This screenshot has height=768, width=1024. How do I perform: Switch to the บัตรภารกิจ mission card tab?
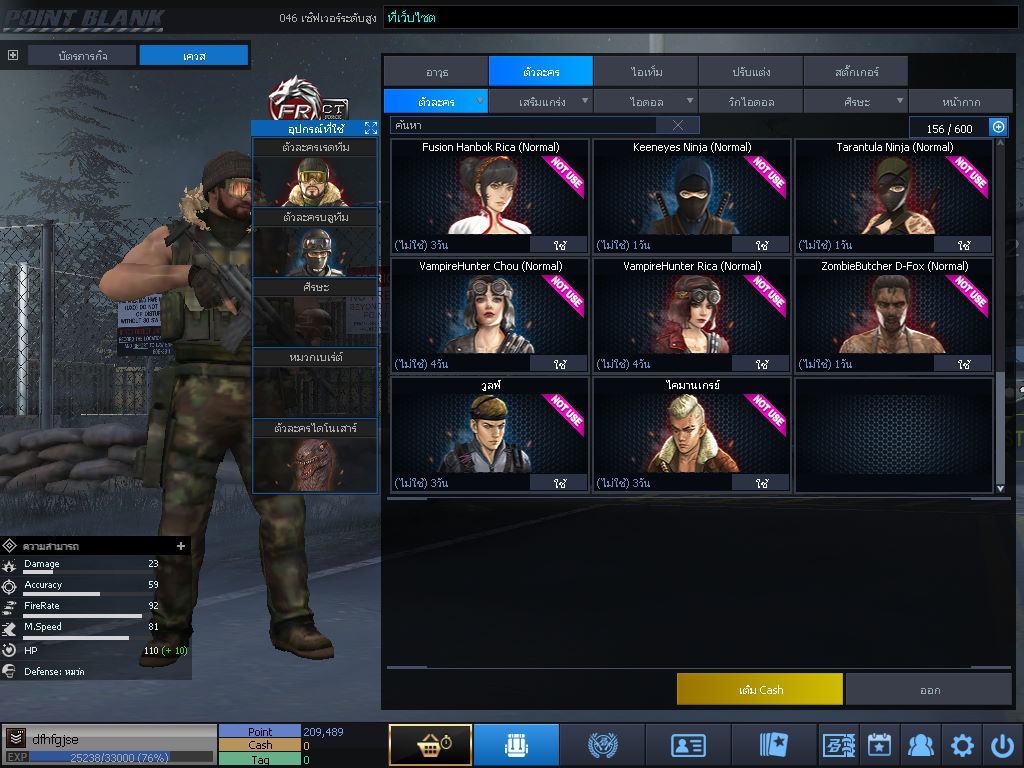click(x=82, y=56)
